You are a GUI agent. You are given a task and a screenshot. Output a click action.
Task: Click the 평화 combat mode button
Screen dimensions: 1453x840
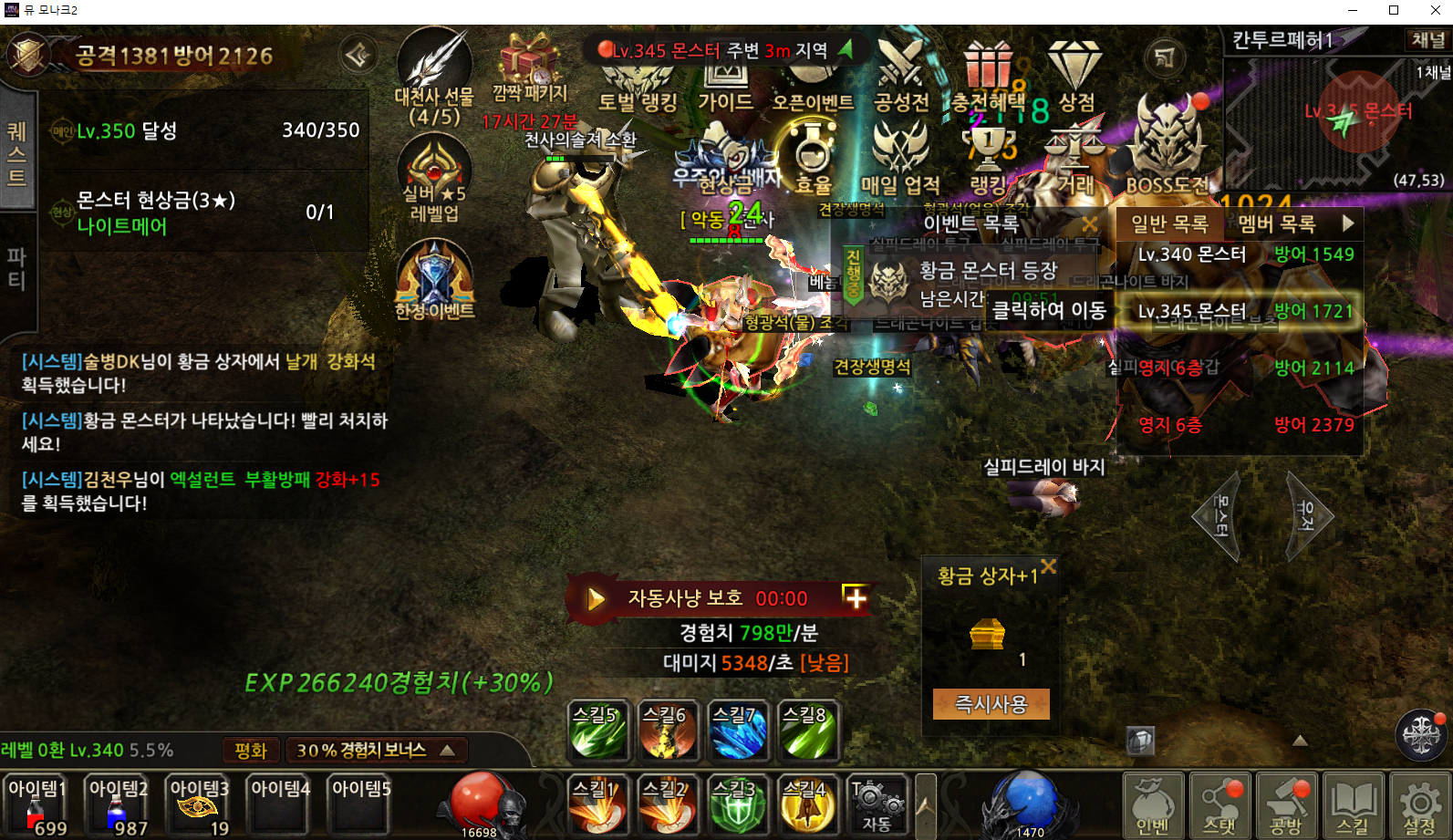[x=250, y=751]
